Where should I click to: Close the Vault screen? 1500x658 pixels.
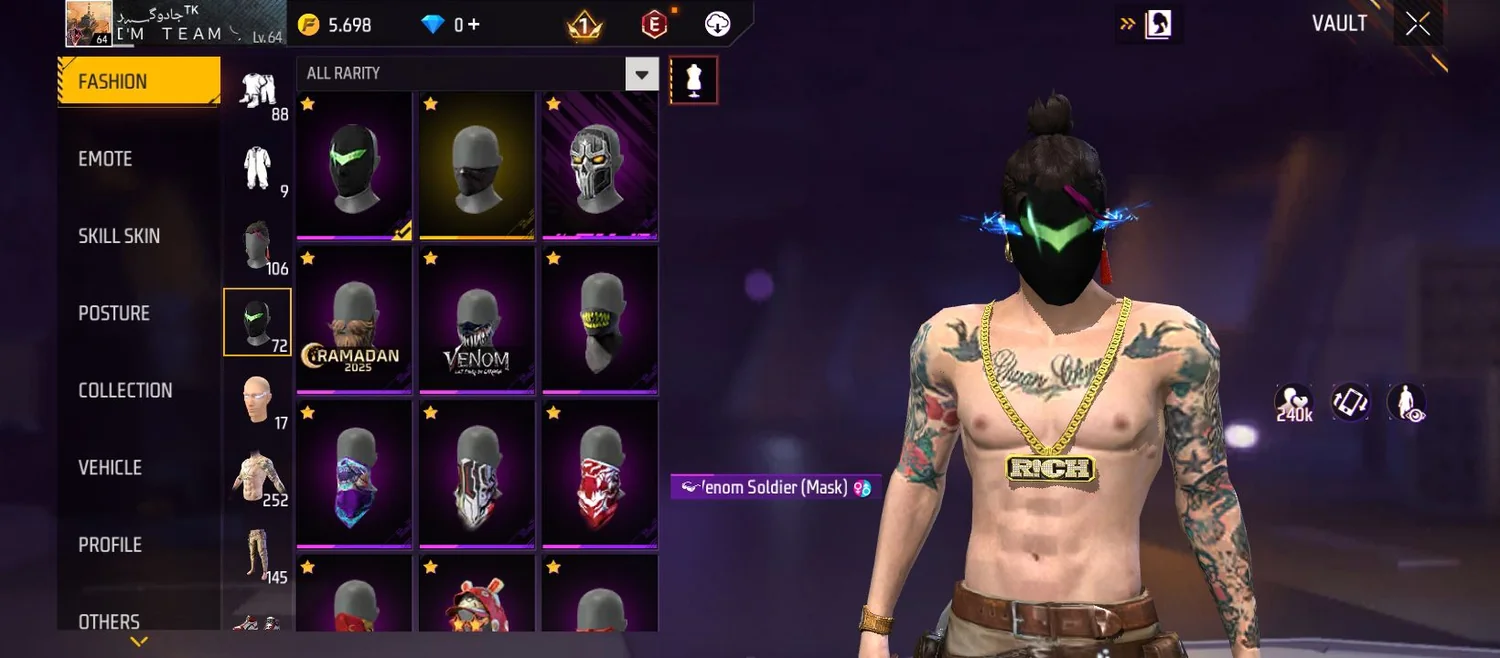pyautogui.click(x=1418, y=24)
